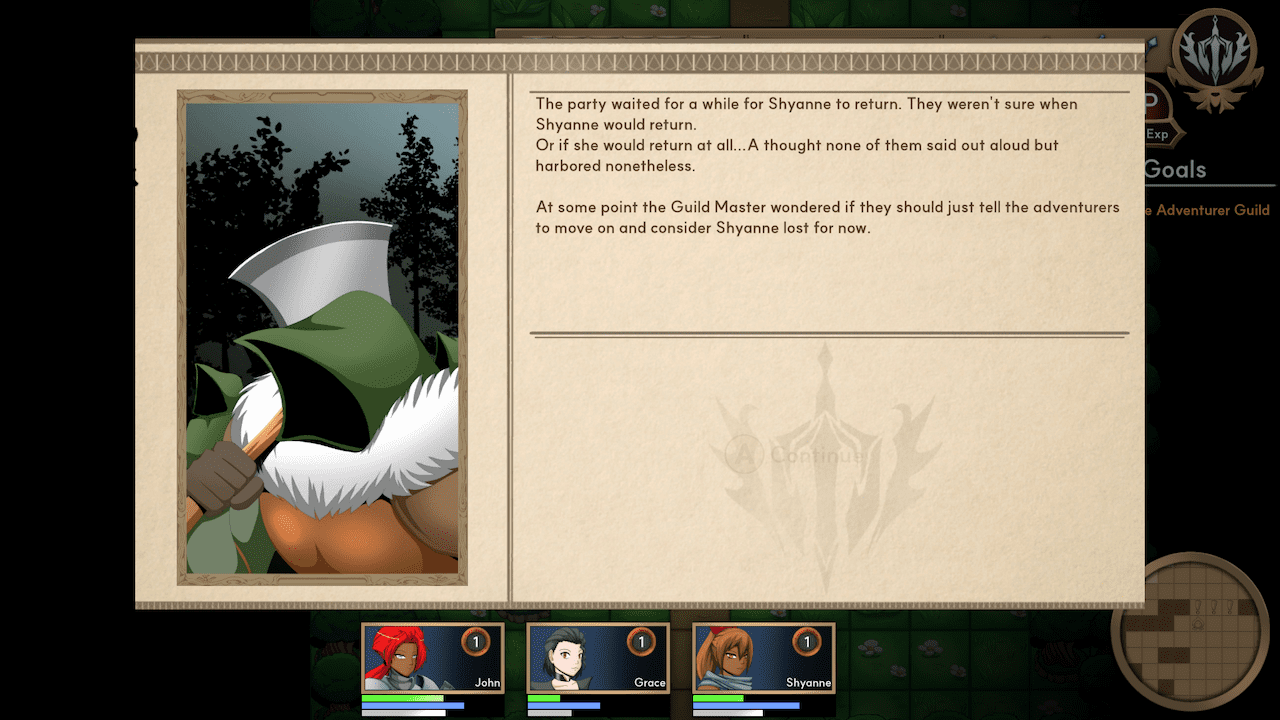Select Shyanne's party portrait
Image resolution: width=1280 pixels, height=720 pixels.
click(764, 658)
